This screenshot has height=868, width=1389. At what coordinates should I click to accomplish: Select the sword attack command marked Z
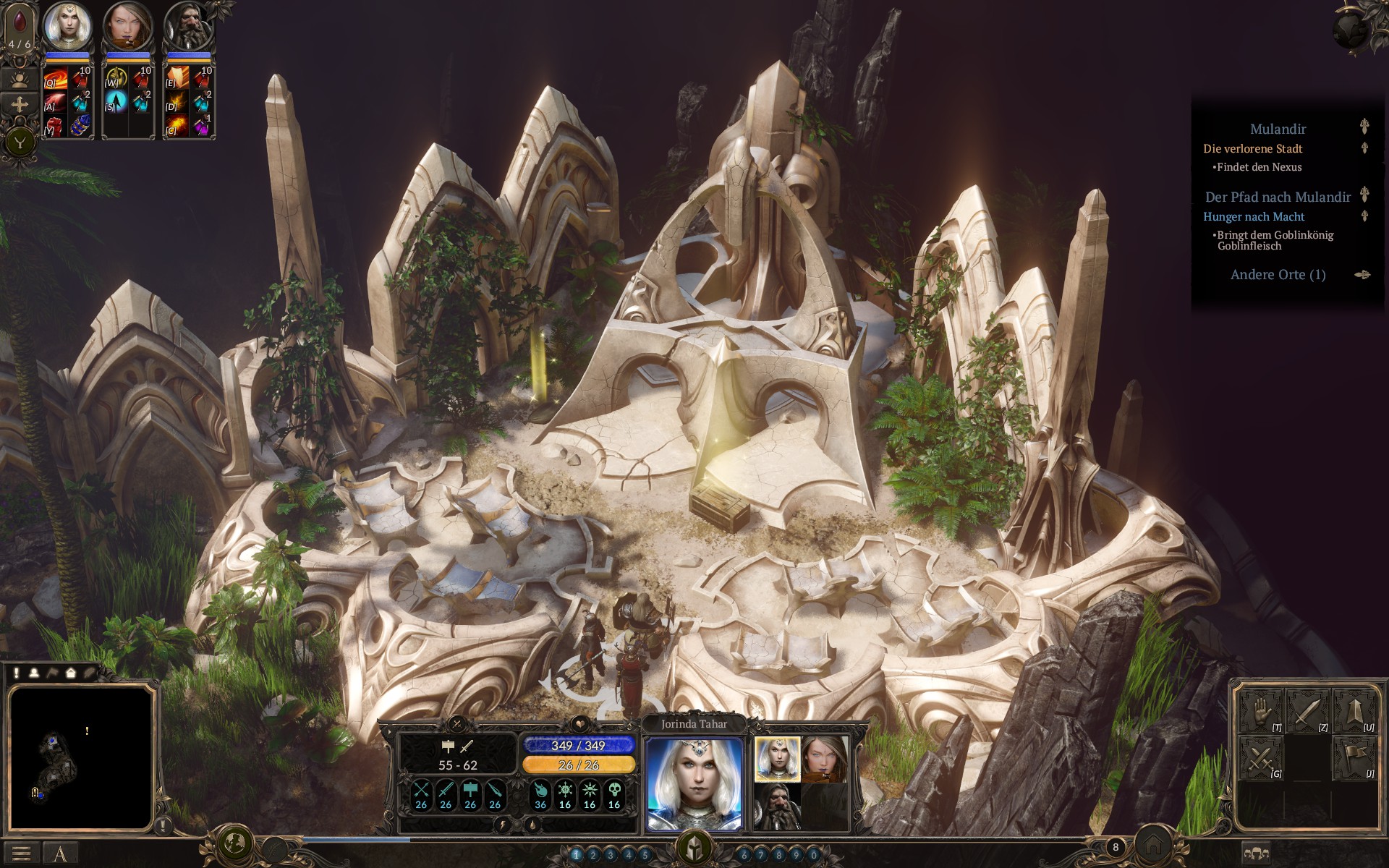[x=1307, y=712]
